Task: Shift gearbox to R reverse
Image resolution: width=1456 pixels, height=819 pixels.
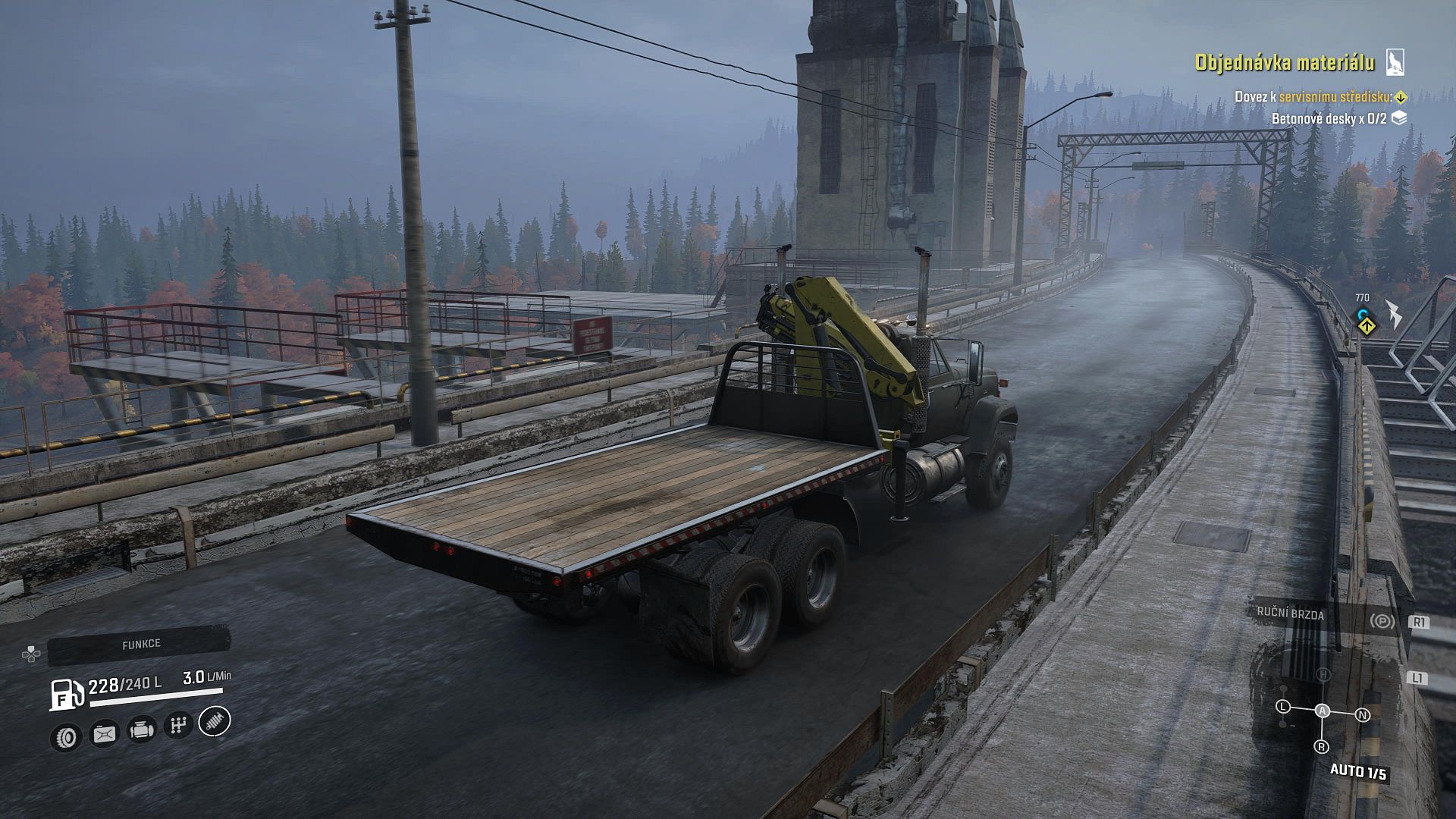Action: click(1322, 746)
